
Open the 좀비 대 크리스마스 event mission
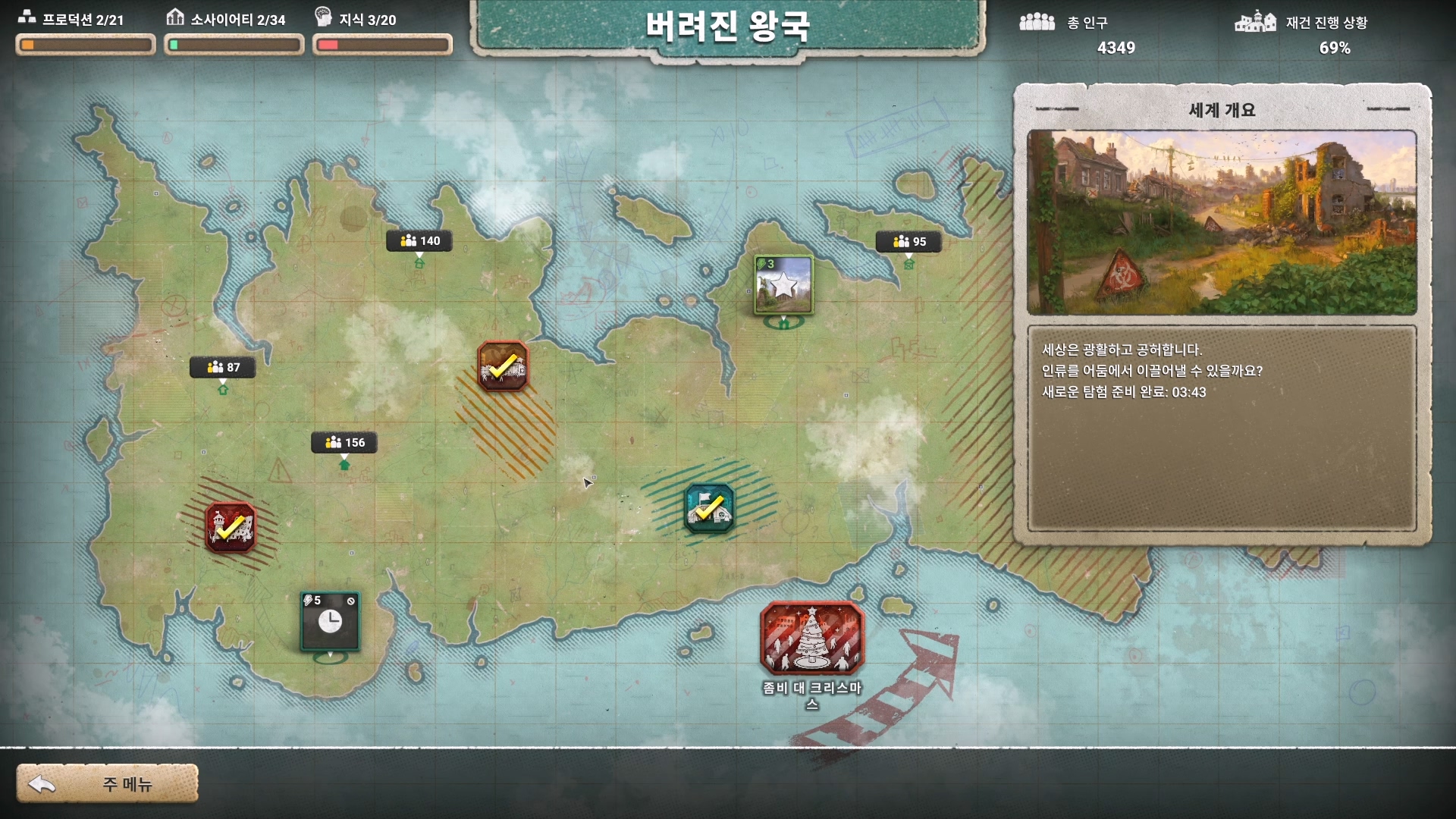click(811, 639)
